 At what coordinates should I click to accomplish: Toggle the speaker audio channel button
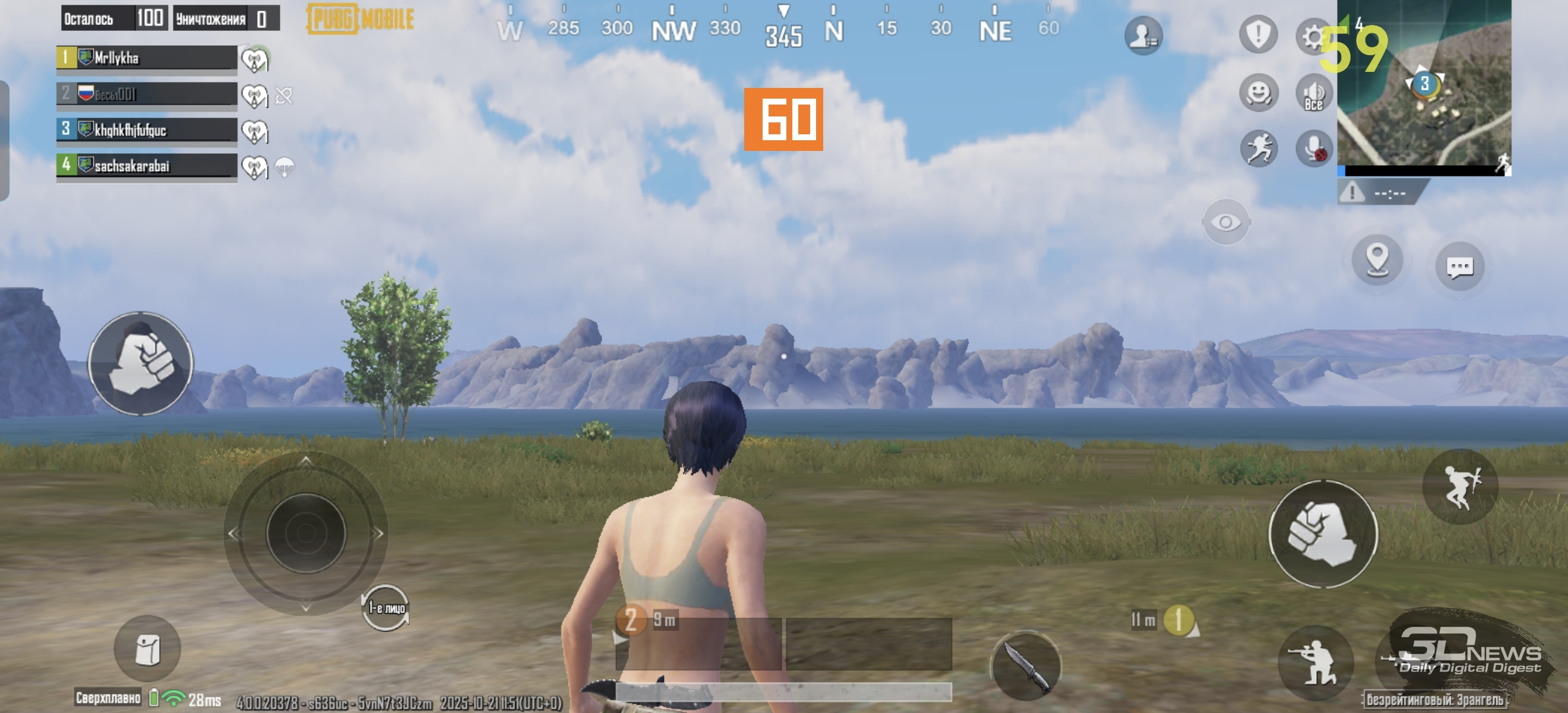pos(1314,94)
